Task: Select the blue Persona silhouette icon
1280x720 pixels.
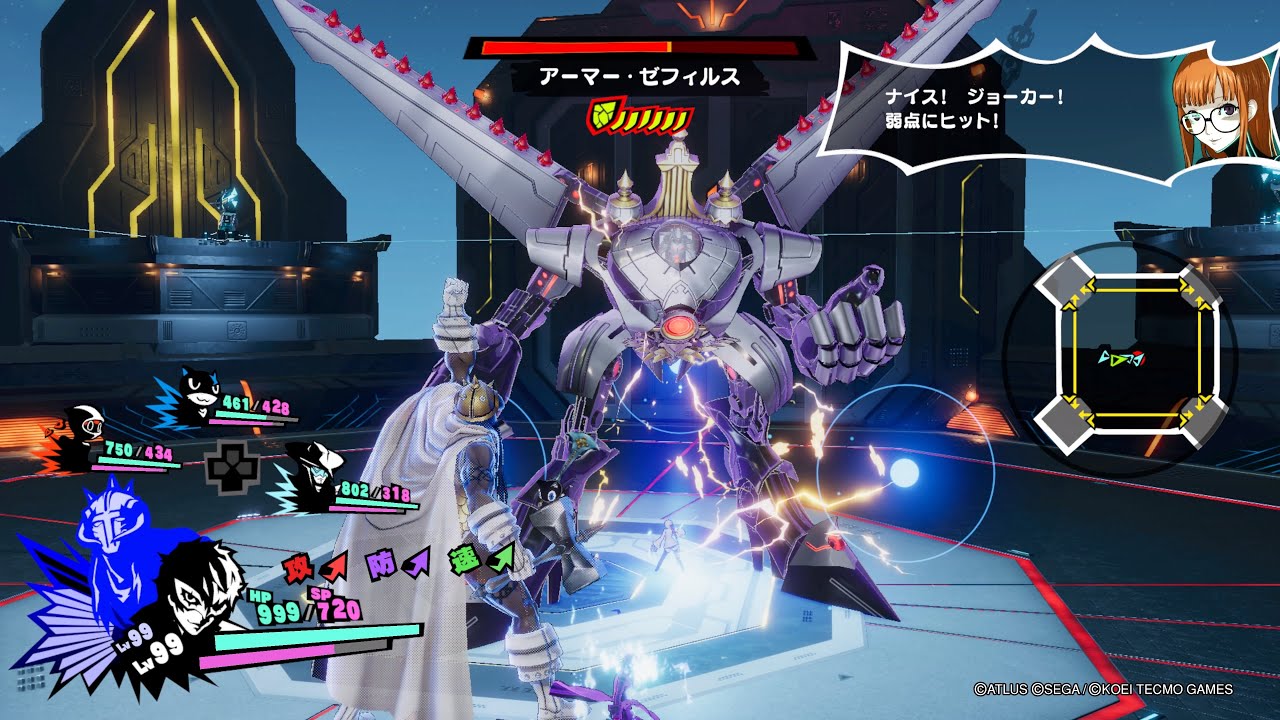Action: (x=110, y=545)
